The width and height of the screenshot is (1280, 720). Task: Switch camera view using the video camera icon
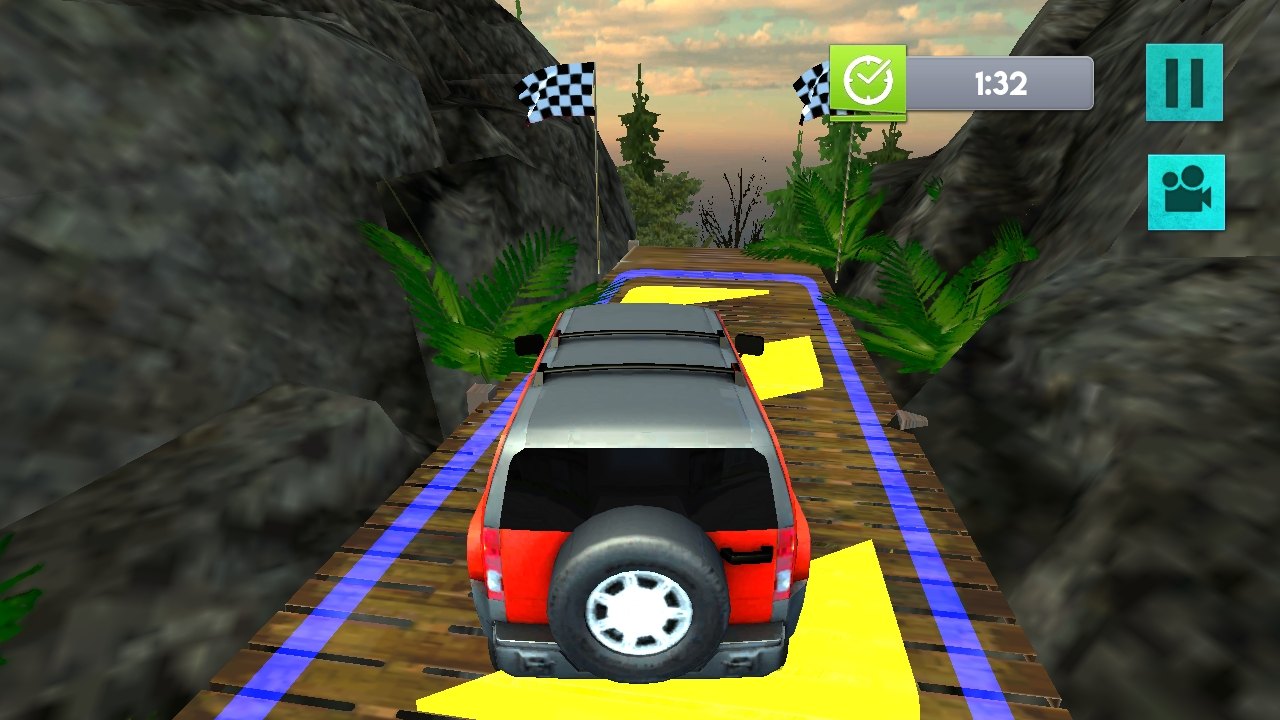pos(1186,192)
